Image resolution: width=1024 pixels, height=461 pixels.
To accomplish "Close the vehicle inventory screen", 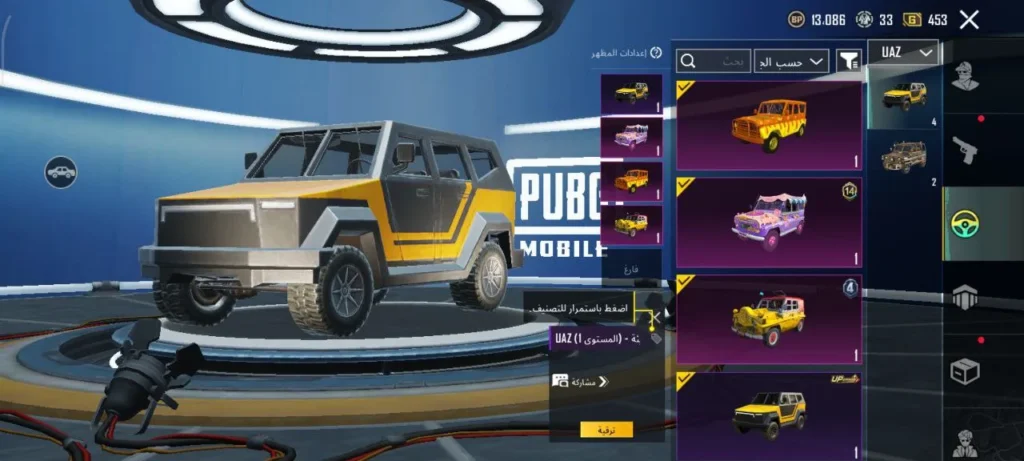I will (968, 19).
